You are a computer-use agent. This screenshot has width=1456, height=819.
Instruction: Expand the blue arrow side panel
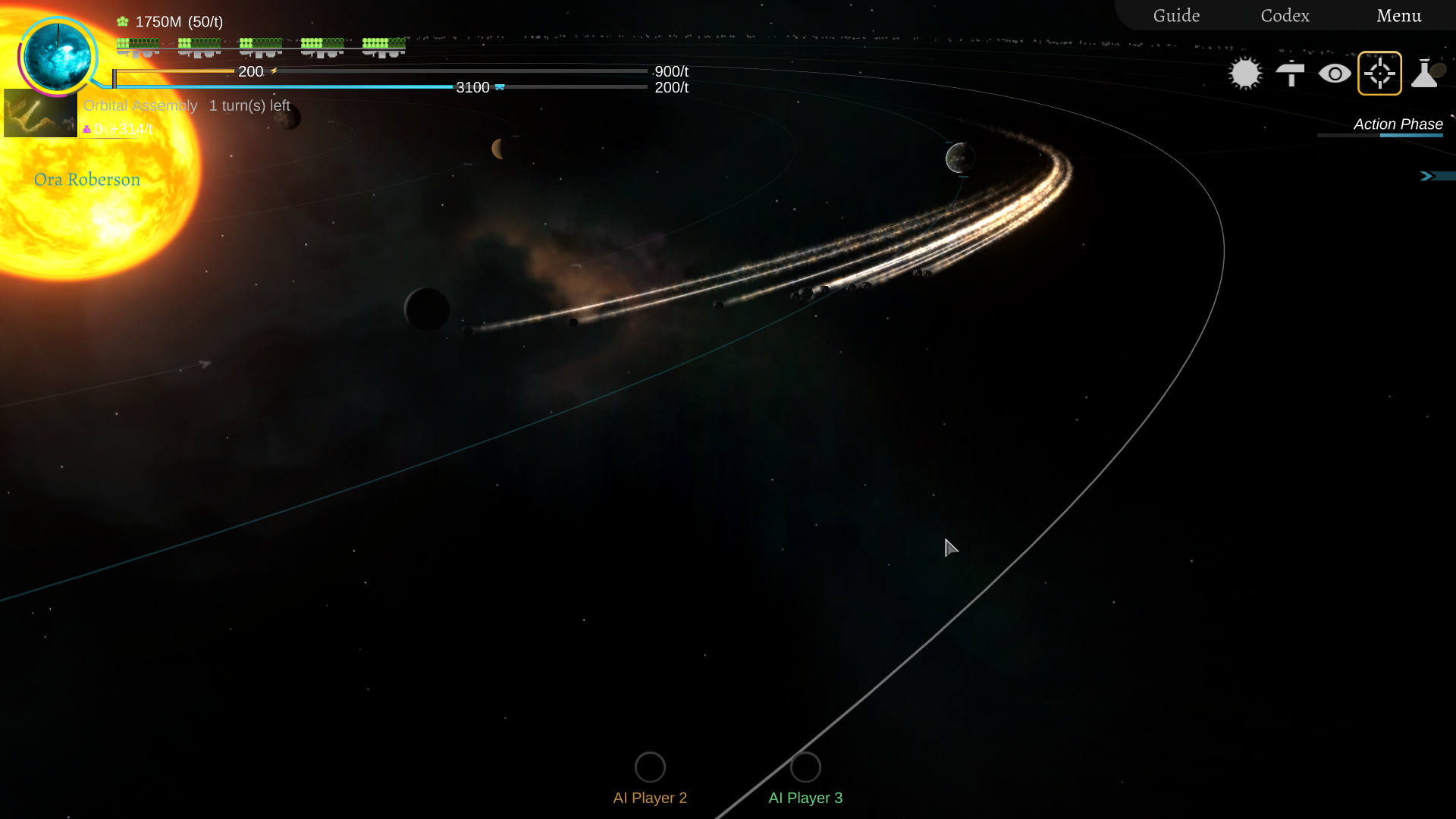click(1428, 176)
